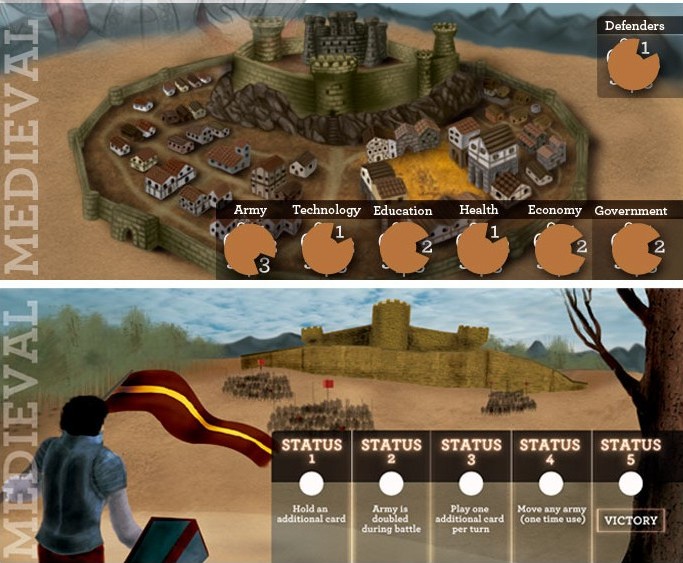This screenshot has height=563, width=683.
Task: Select the Defenders token marker
Action: [631, 67]
